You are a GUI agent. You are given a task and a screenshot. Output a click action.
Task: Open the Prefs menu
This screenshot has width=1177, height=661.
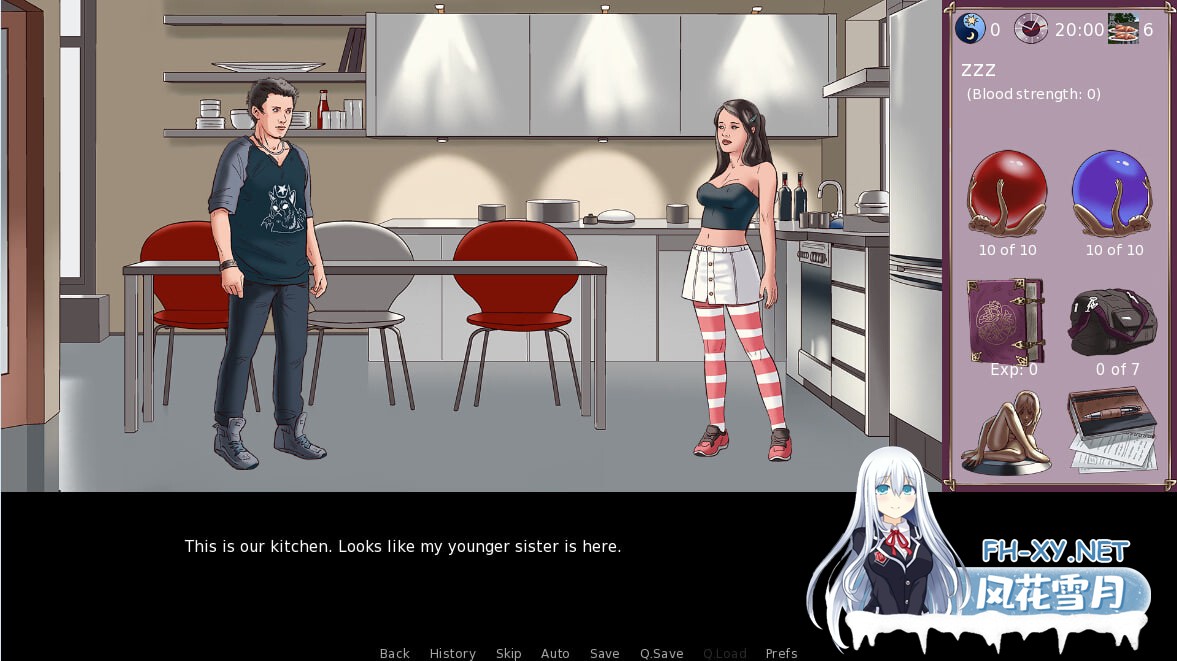pos(781,653)
